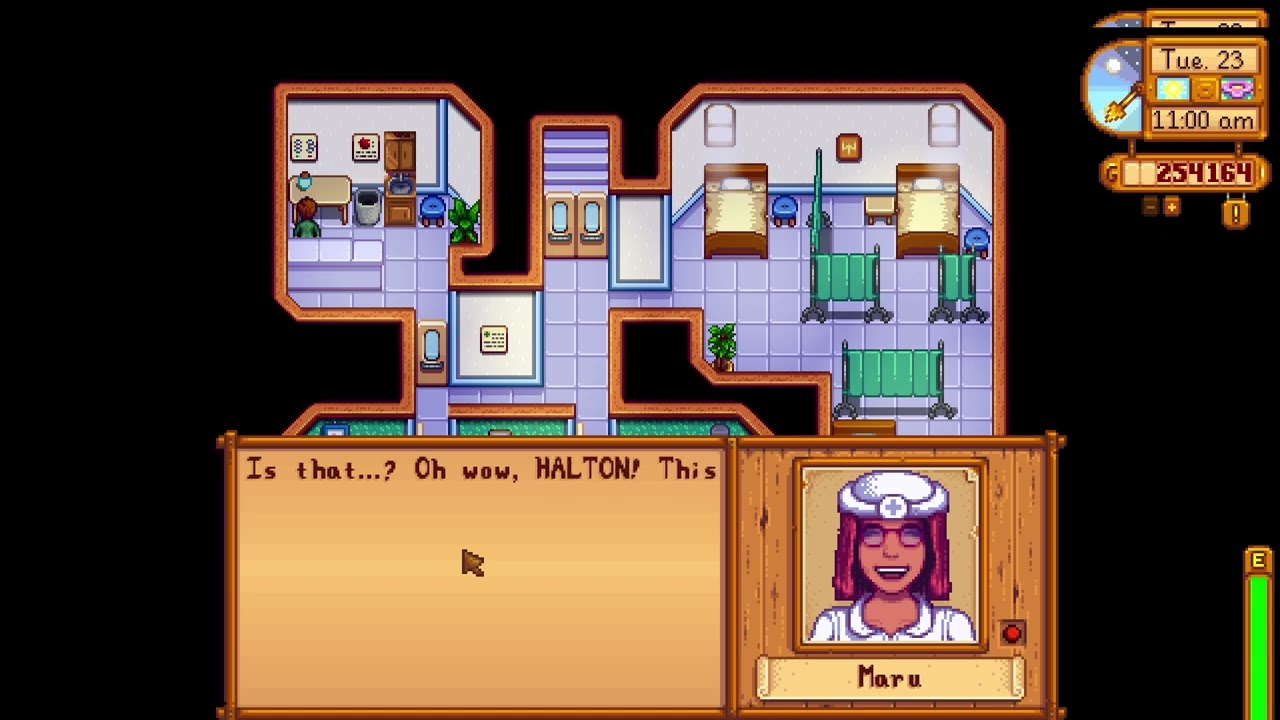Open the journal via the exclamation mark icon
1280x720 pixels.
pos(1235,211)
